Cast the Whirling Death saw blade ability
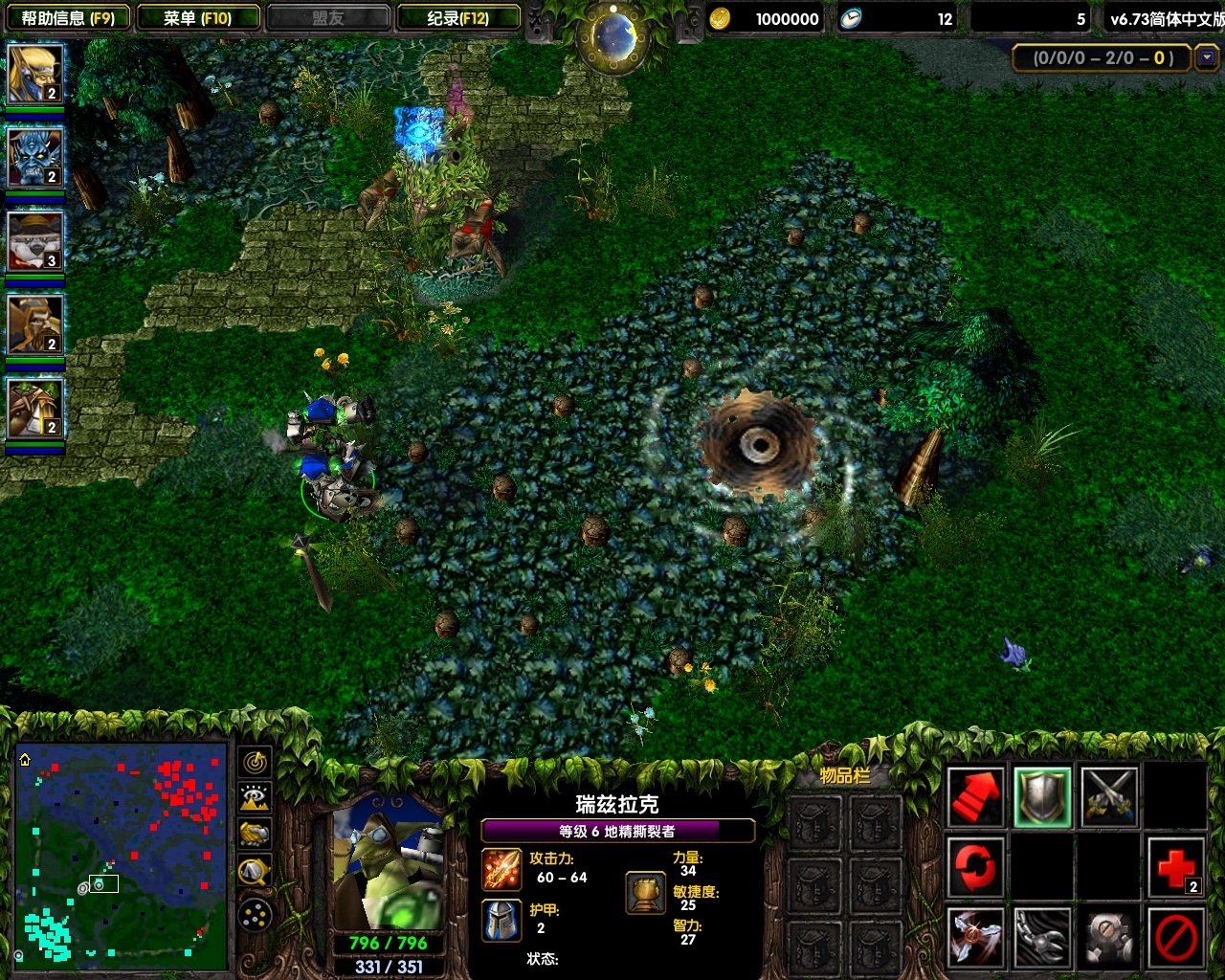The height and width of the screenshot is (980, 1225). [x=975, y=938]
